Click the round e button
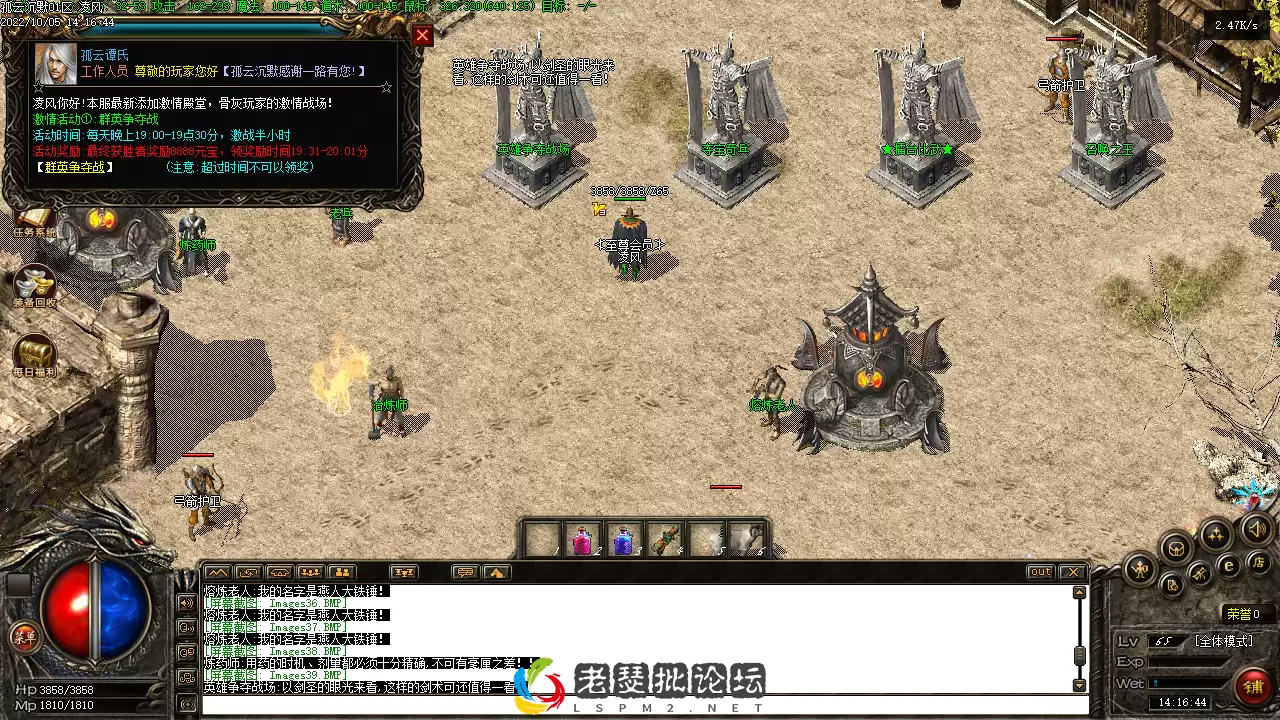The image size is (1280, 720). pyautogui.click(x=1230, y=565)
